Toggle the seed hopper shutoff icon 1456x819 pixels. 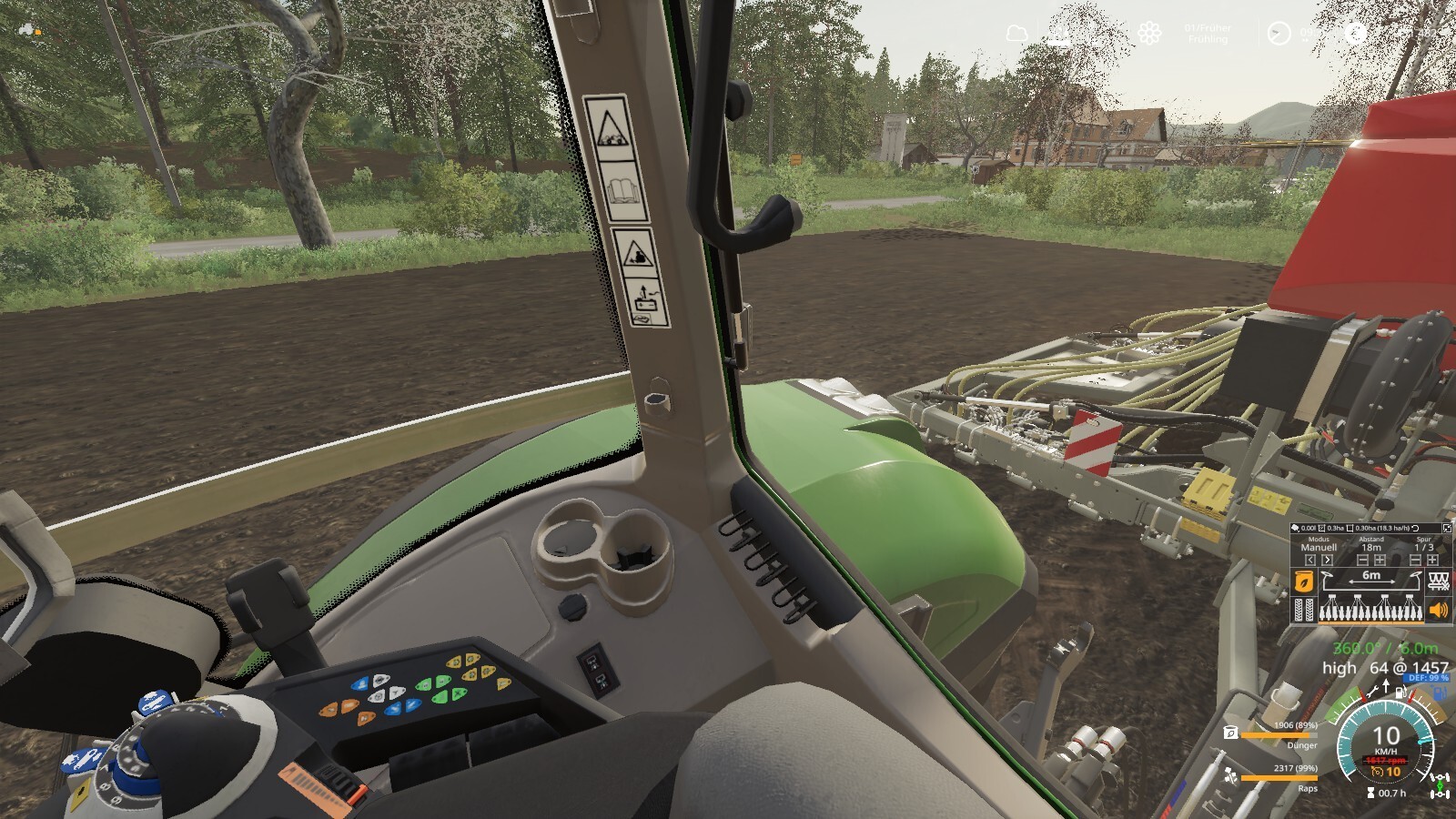[1439, 581]
